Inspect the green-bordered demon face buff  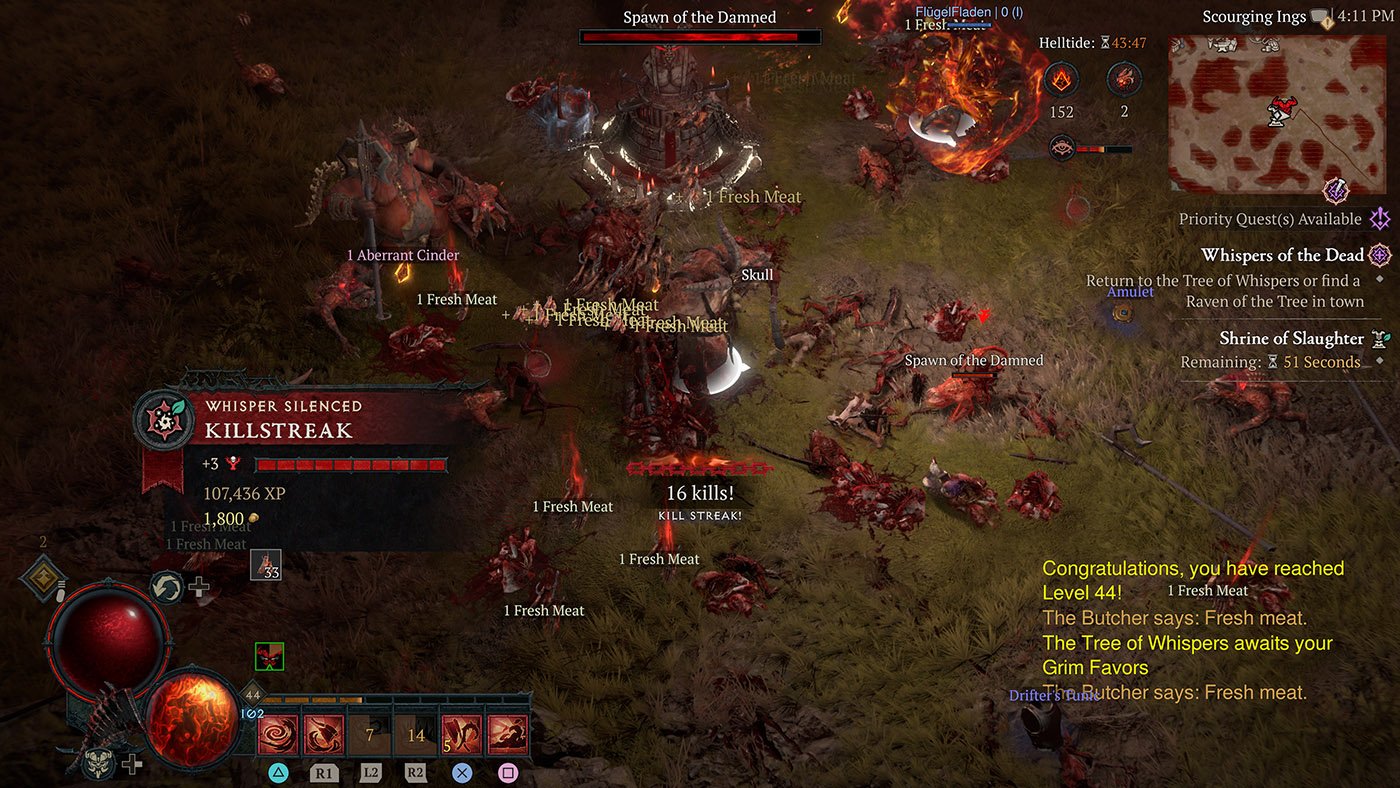pos(269,657)
